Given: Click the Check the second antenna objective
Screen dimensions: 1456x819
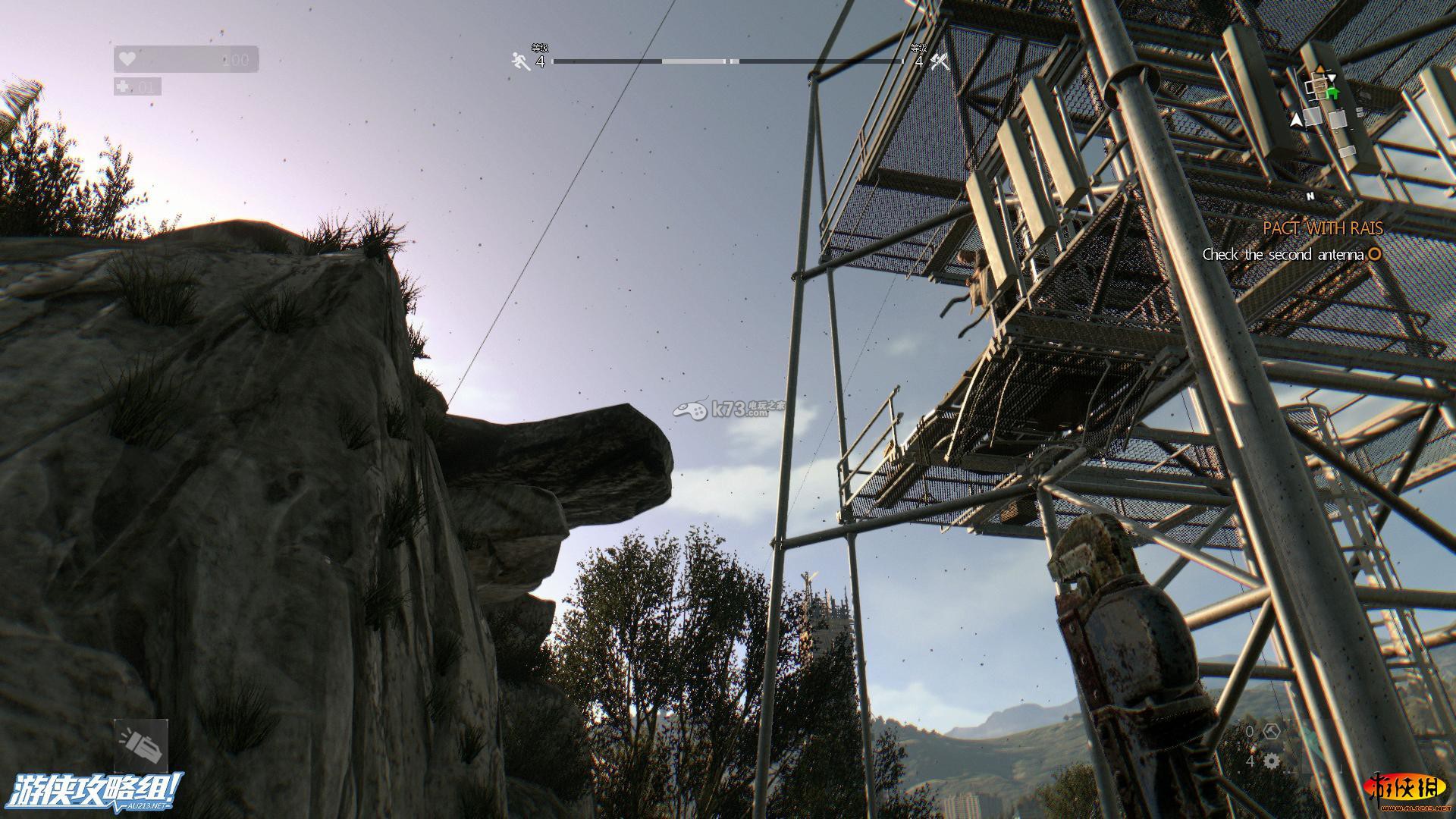Looking at the screenshot, I should point(1283,255).
